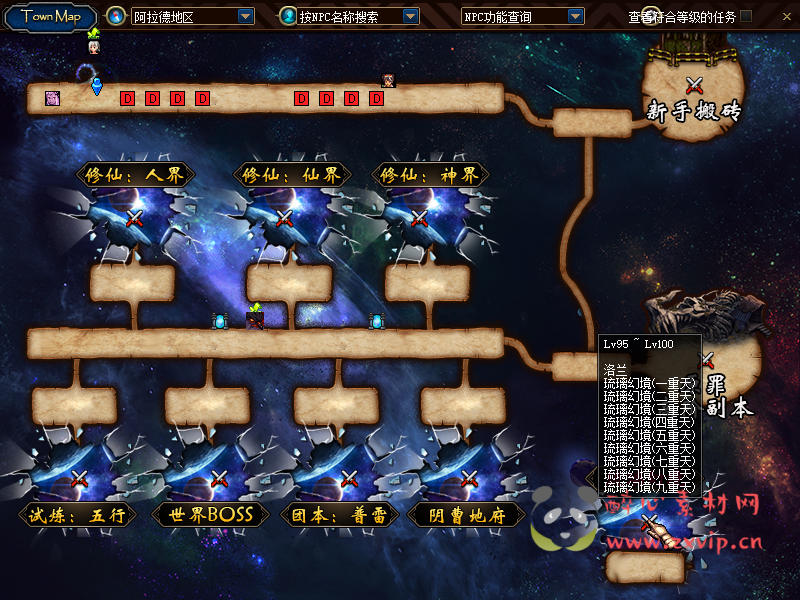Click the 修仙：神界 dungeon marker
The width and height of the screenshot is (800, 600).
420,218
